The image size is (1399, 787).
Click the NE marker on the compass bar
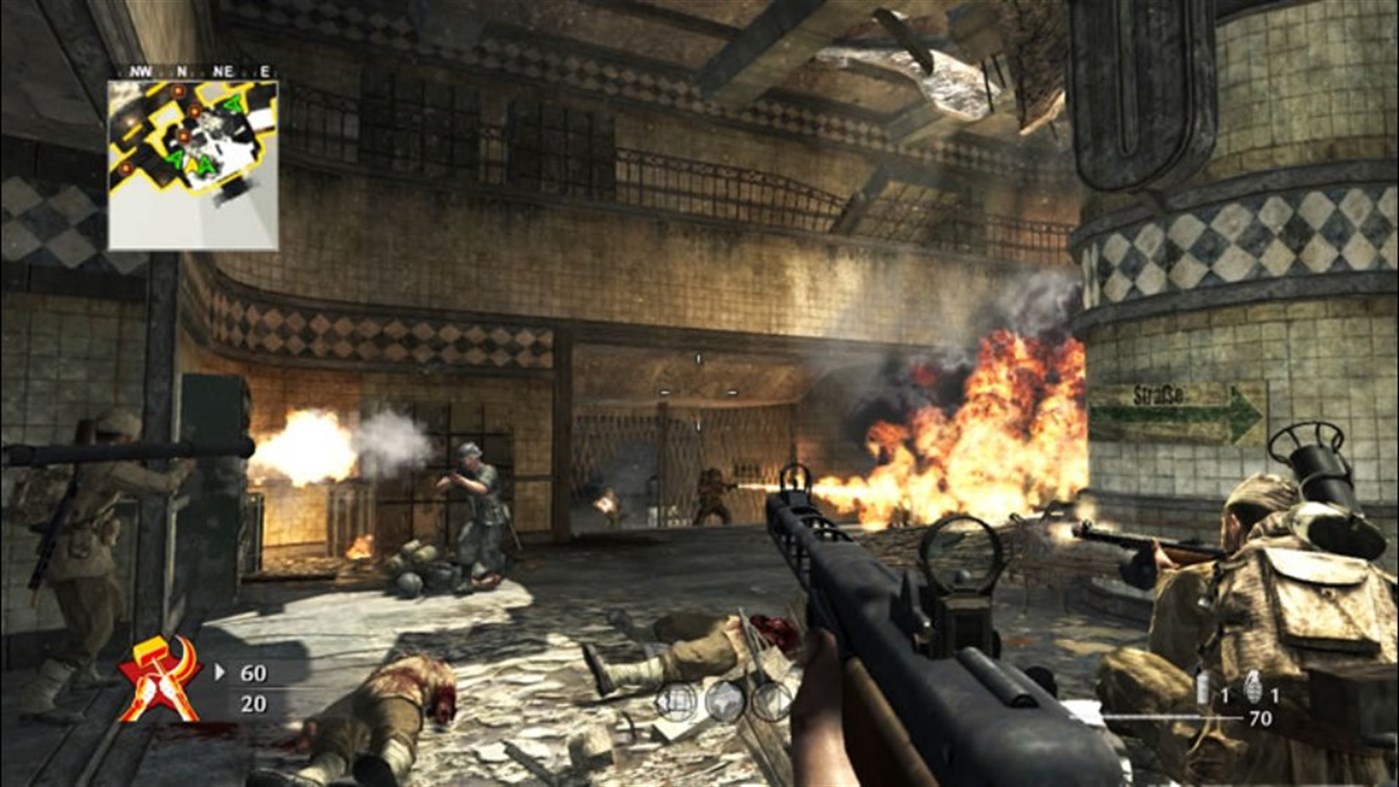coord(222,71)
